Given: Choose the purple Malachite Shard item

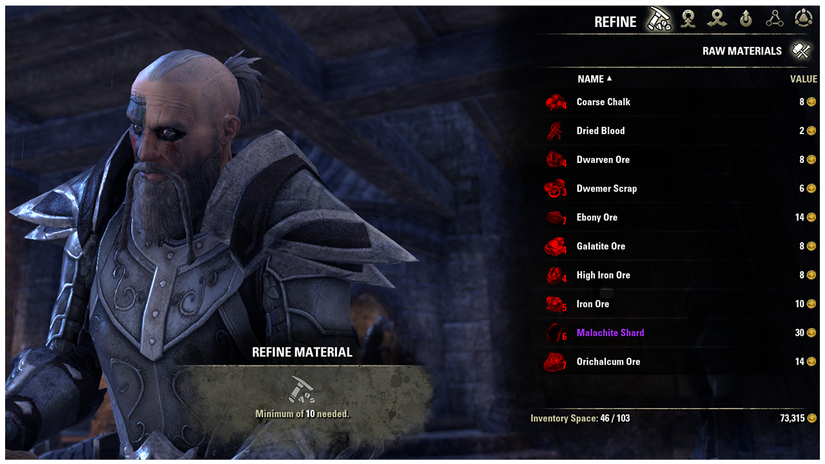Looking at the screenshot, I should click(610, 333).
